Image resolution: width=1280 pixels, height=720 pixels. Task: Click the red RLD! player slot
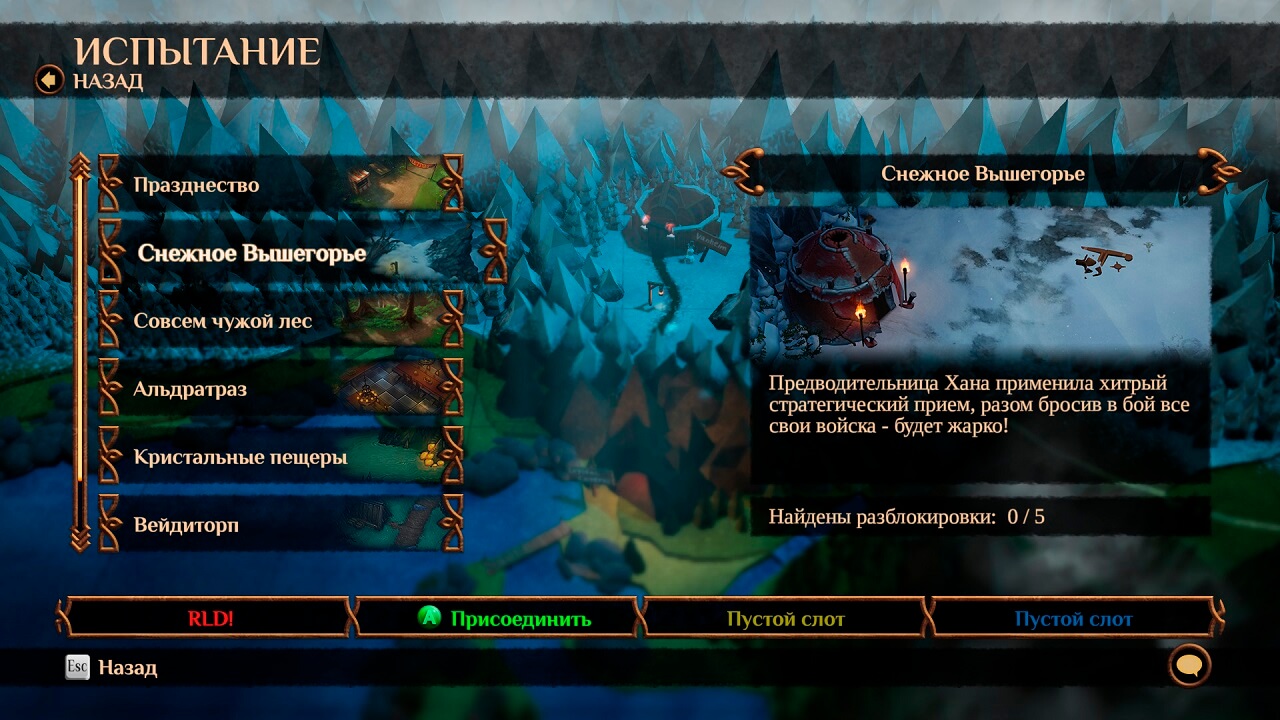tap(210, 618)
